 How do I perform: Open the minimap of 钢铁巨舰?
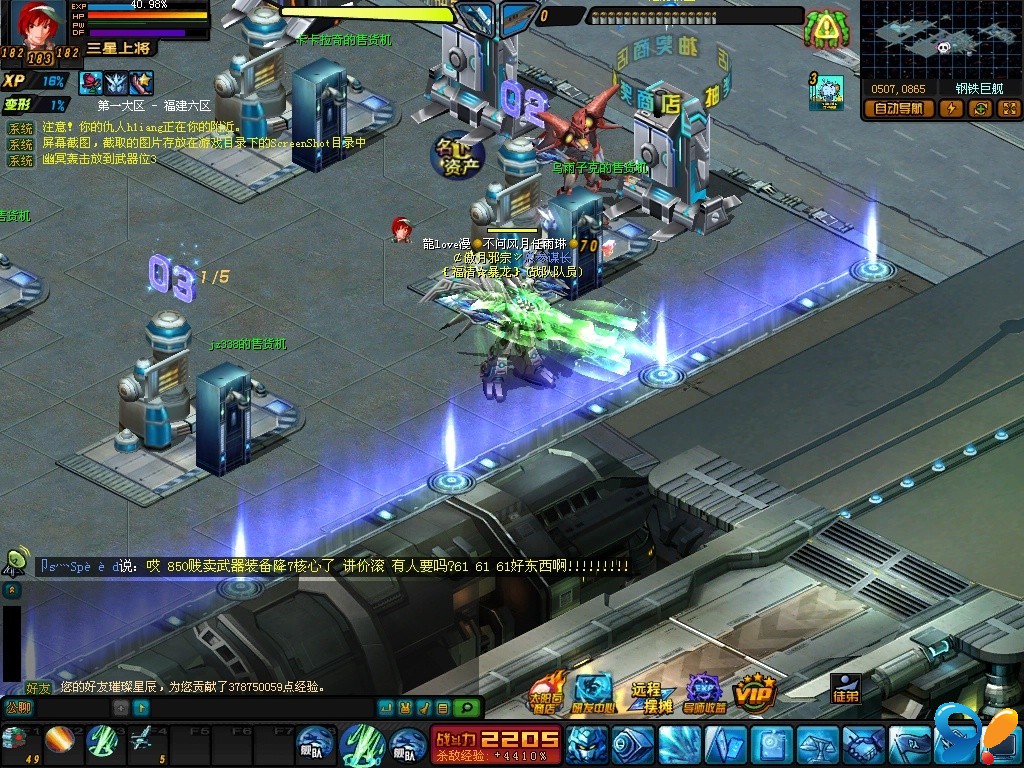pyautogui.click(x=940, y=39)
